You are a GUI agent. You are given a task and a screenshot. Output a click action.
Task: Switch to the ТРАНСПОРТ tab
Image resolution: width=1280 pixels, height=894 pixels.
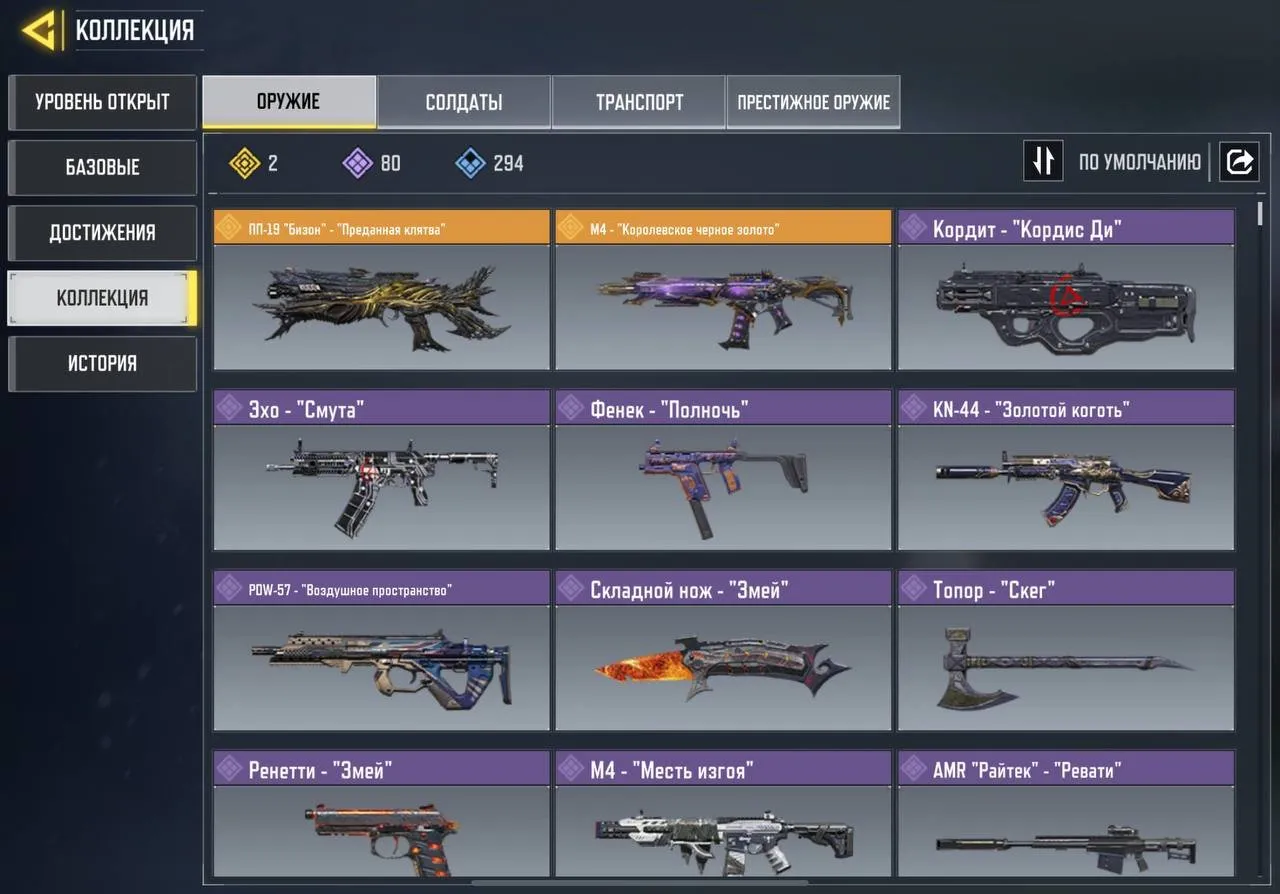[x=639, y=101]
